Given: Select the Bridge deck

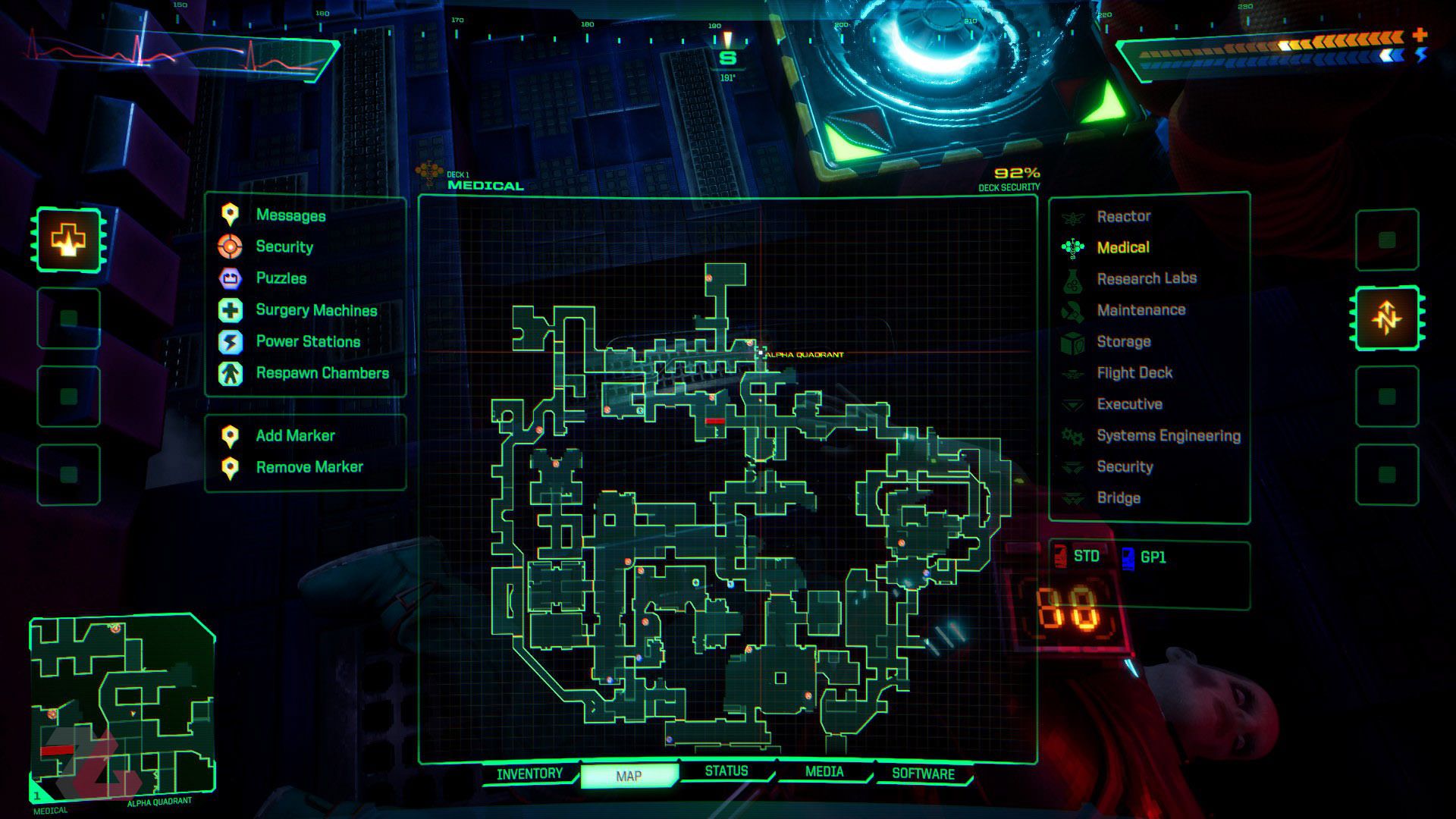Looking at the screenshot, I should point(1118,498).
